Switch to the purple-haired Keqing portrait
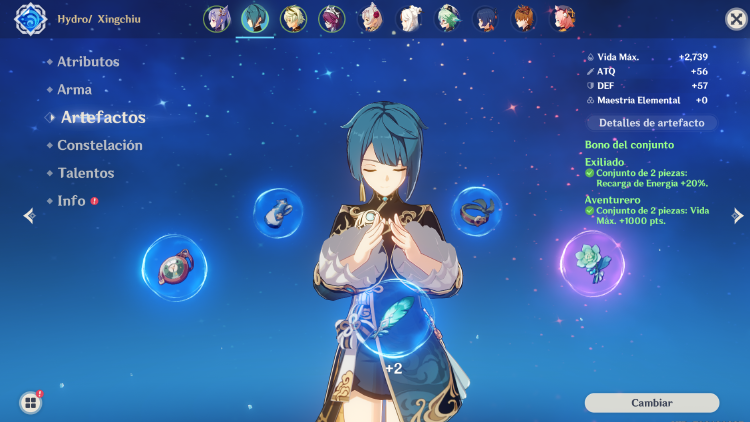 [217, 19]
